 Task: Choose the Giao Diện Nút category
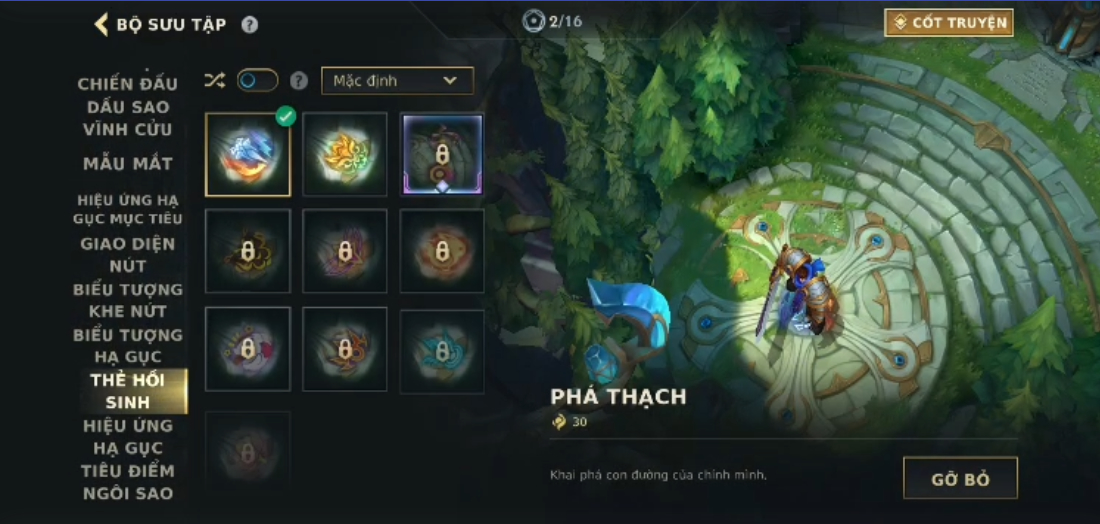click(128, 254)
